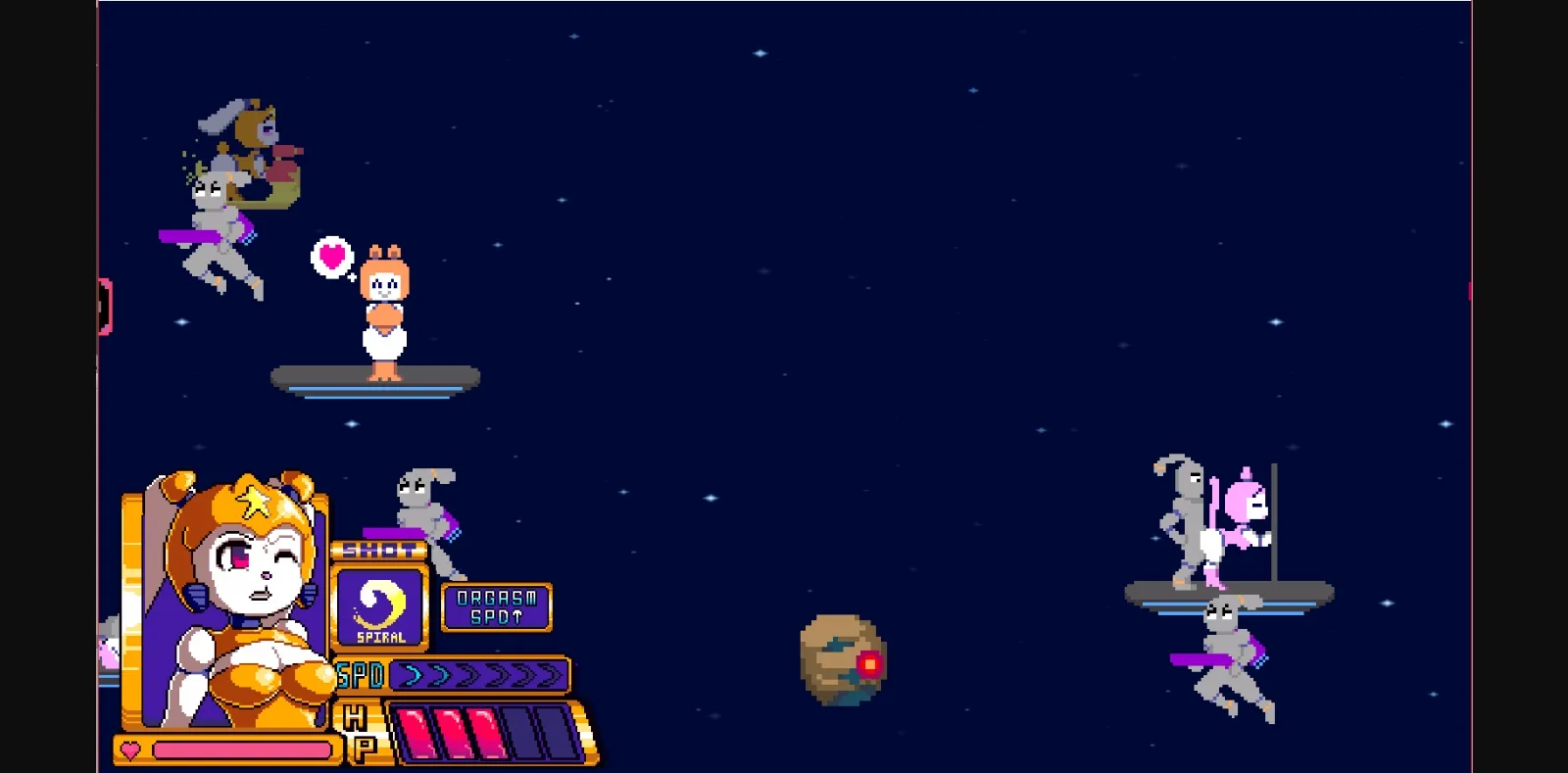Select the SPIRAL shot icon
This screenshot has width=1568, height=773.
(x=382, y=604)
